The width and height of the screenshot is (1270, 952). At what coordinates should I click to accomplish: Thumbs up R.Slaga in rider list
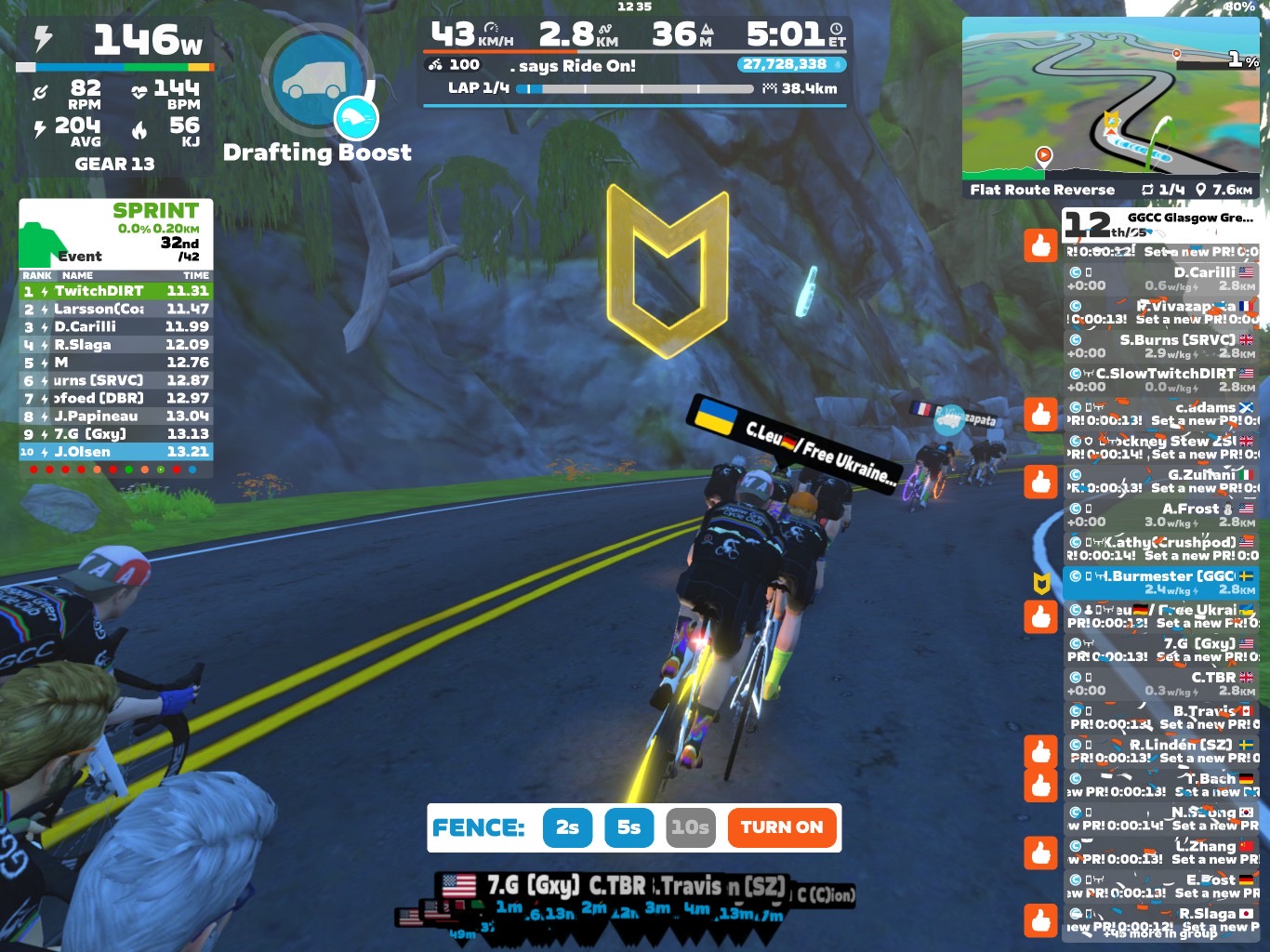pyautogui.click(x=1041, y=920)
